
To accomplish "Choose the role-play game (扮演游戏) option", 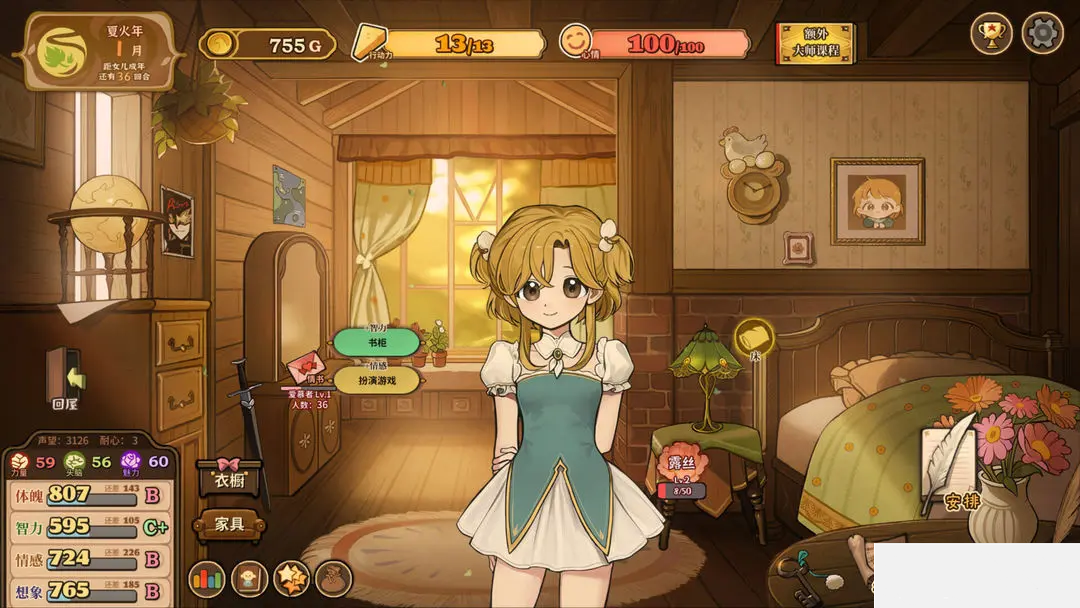I will pyautogui.click(x=376, y=380).
